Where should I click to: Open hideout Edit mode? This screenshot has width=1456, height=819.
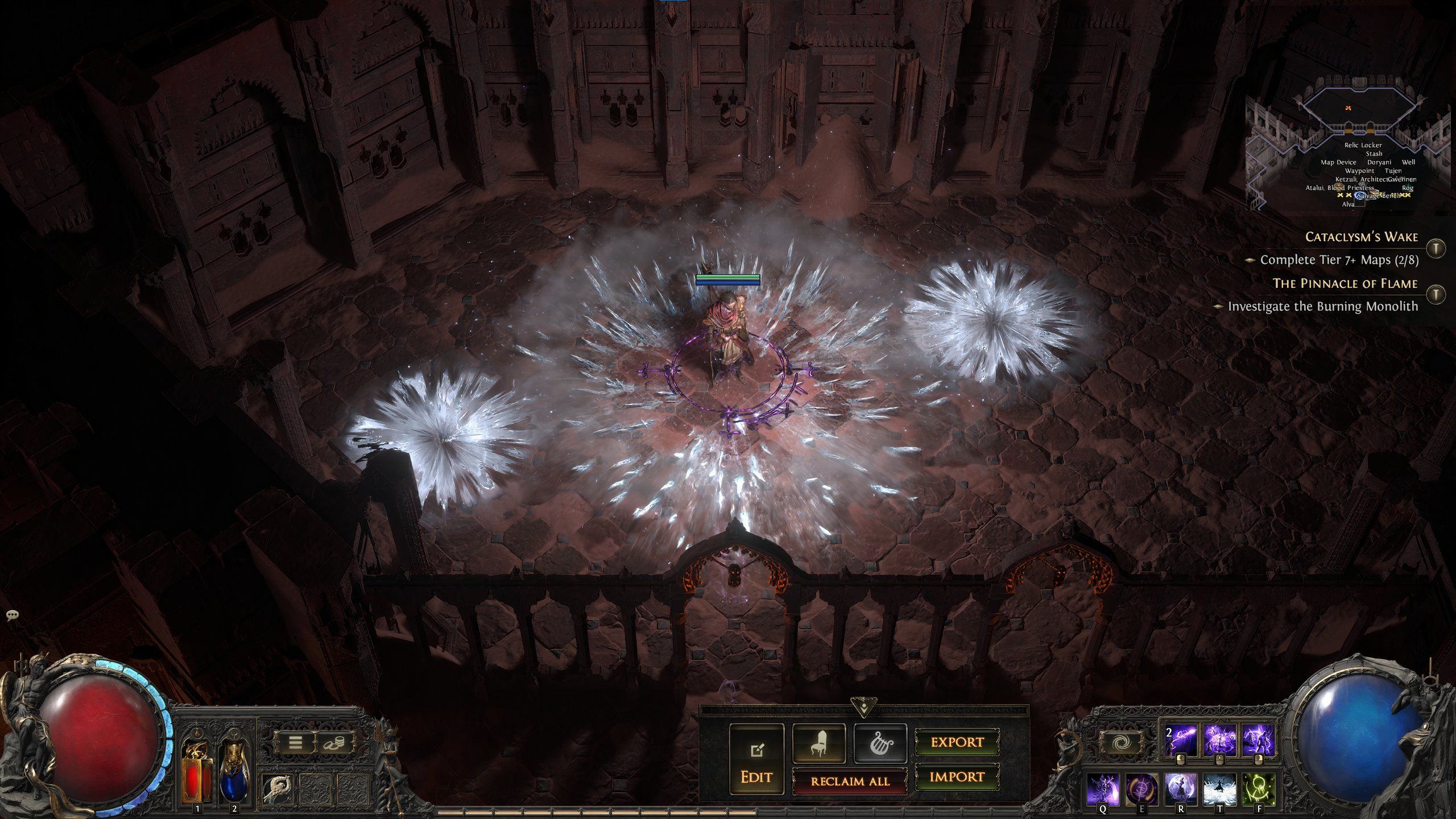click(756, 760)
